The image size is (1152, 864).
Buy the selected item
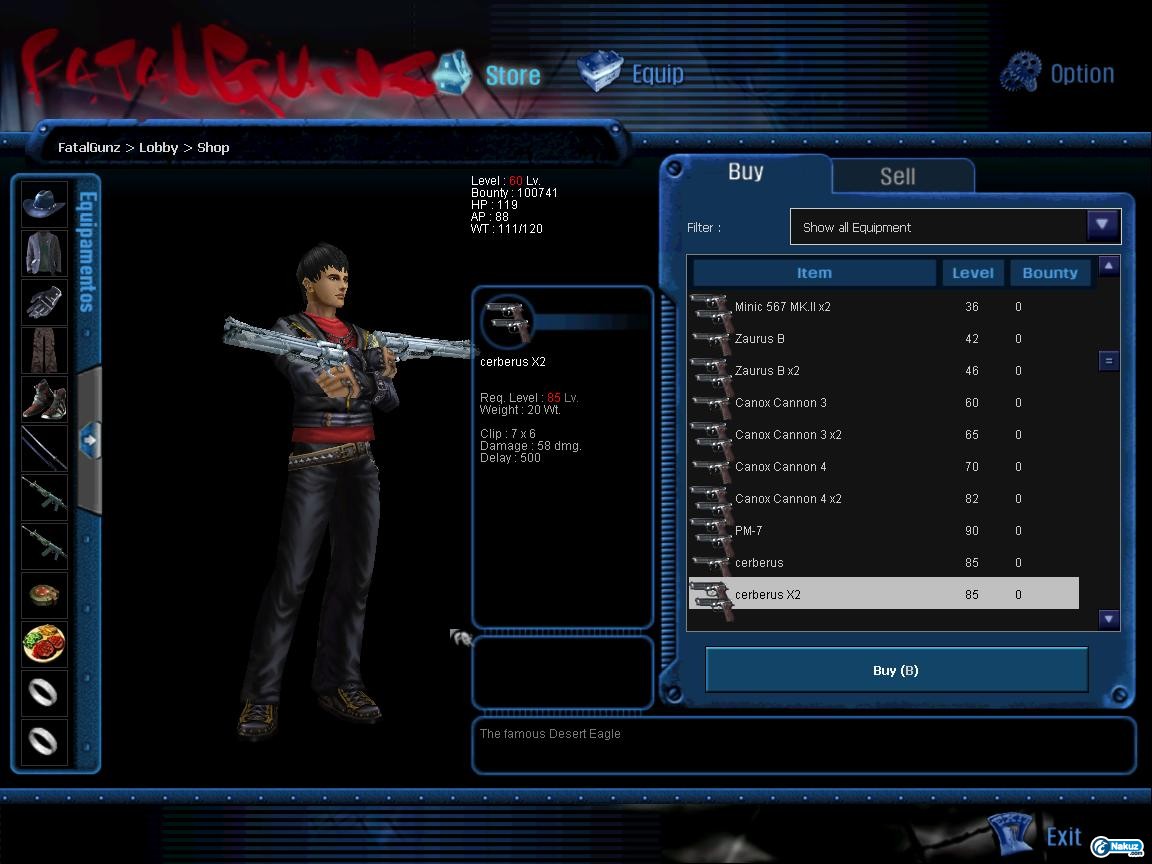click(x=896, y=670)
